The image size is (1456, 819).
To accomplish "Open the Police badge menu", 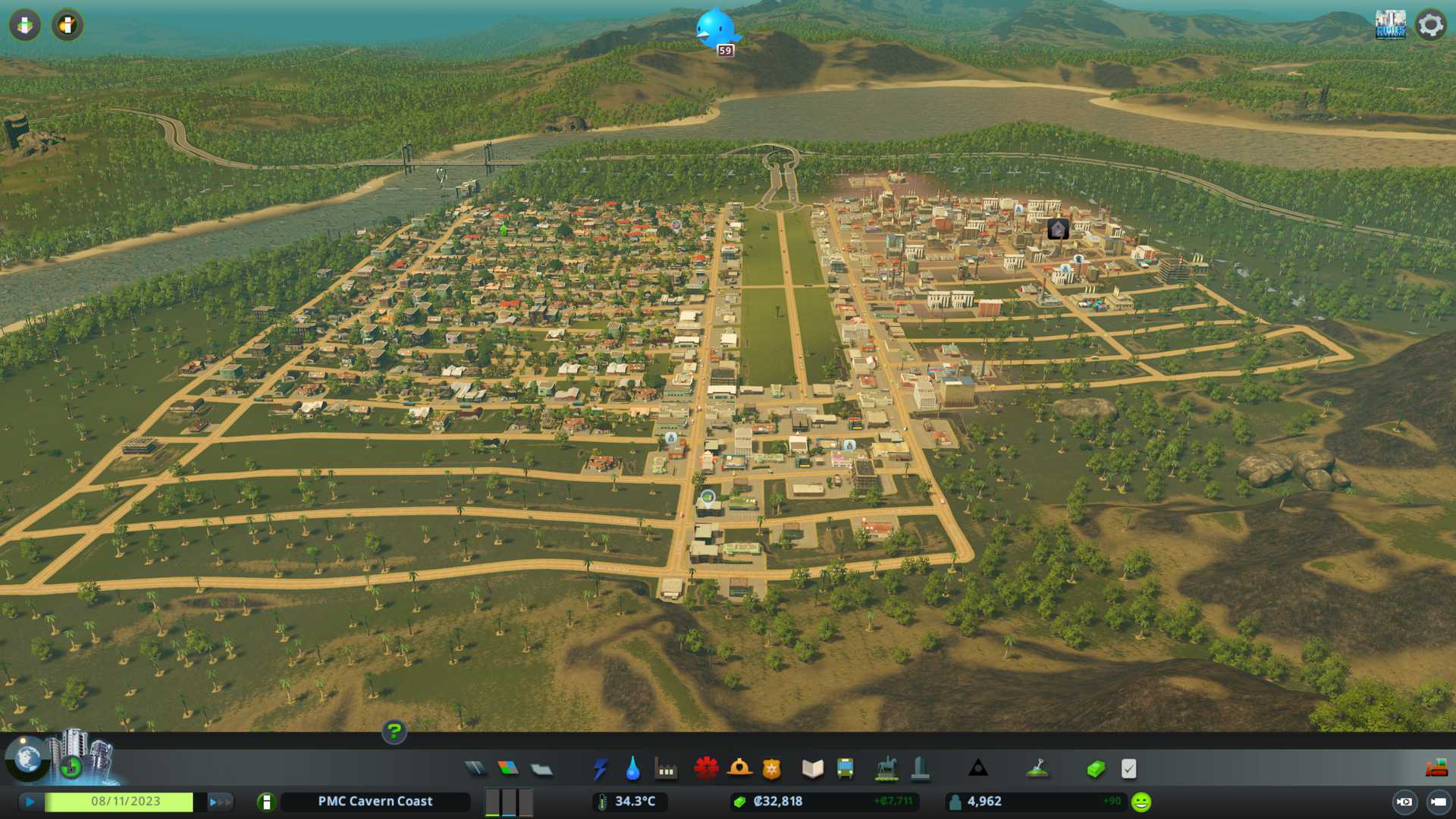I will point(771,769).
